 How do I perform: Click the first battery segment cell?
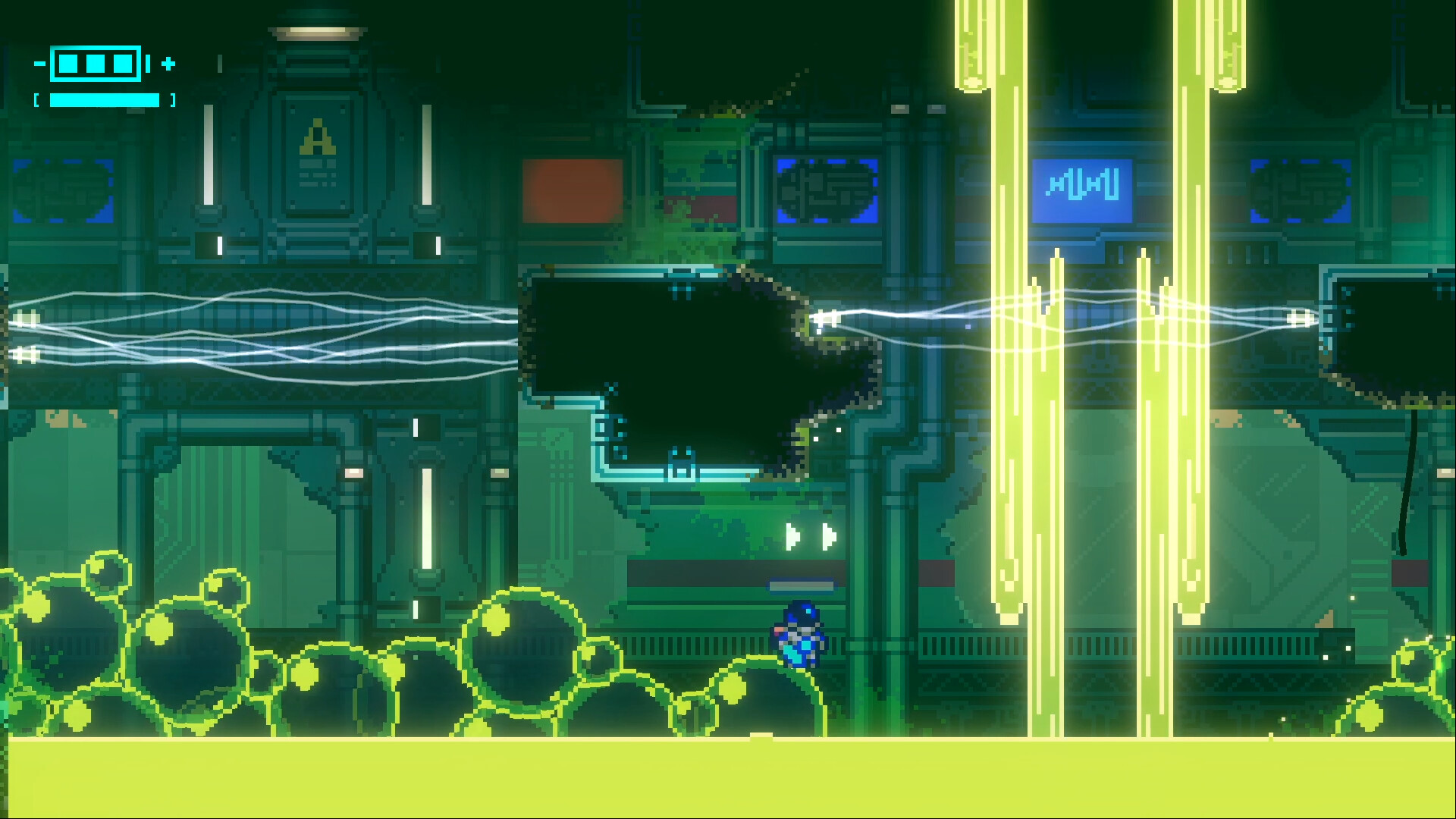click(68, 65)
